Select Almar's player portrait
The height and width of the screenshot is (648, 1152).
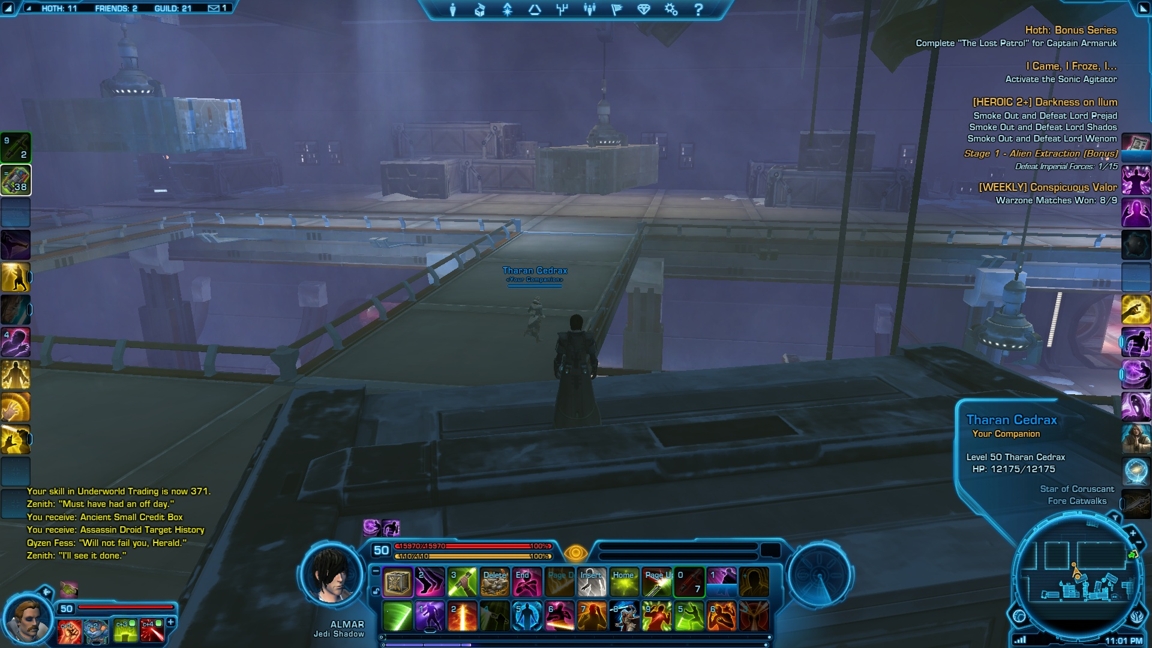coord(331,578)
